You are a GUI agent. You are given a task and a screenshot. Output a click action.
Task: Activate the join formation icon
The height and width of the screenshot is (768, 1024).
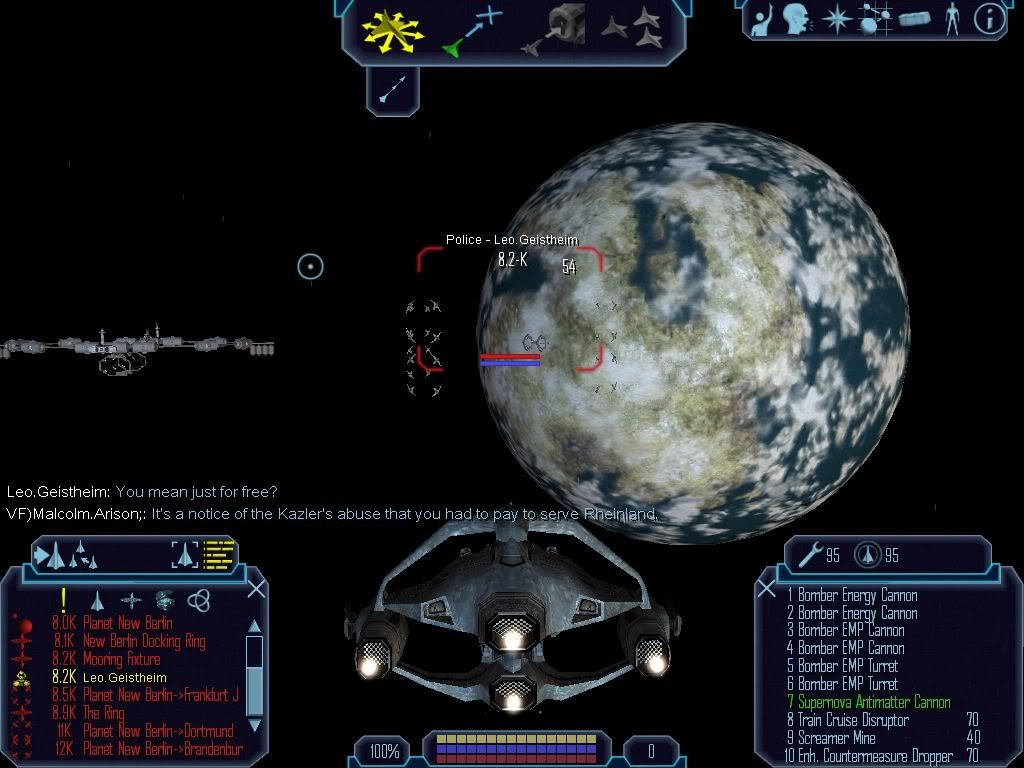pyautogui.click(x=632, y=29)
